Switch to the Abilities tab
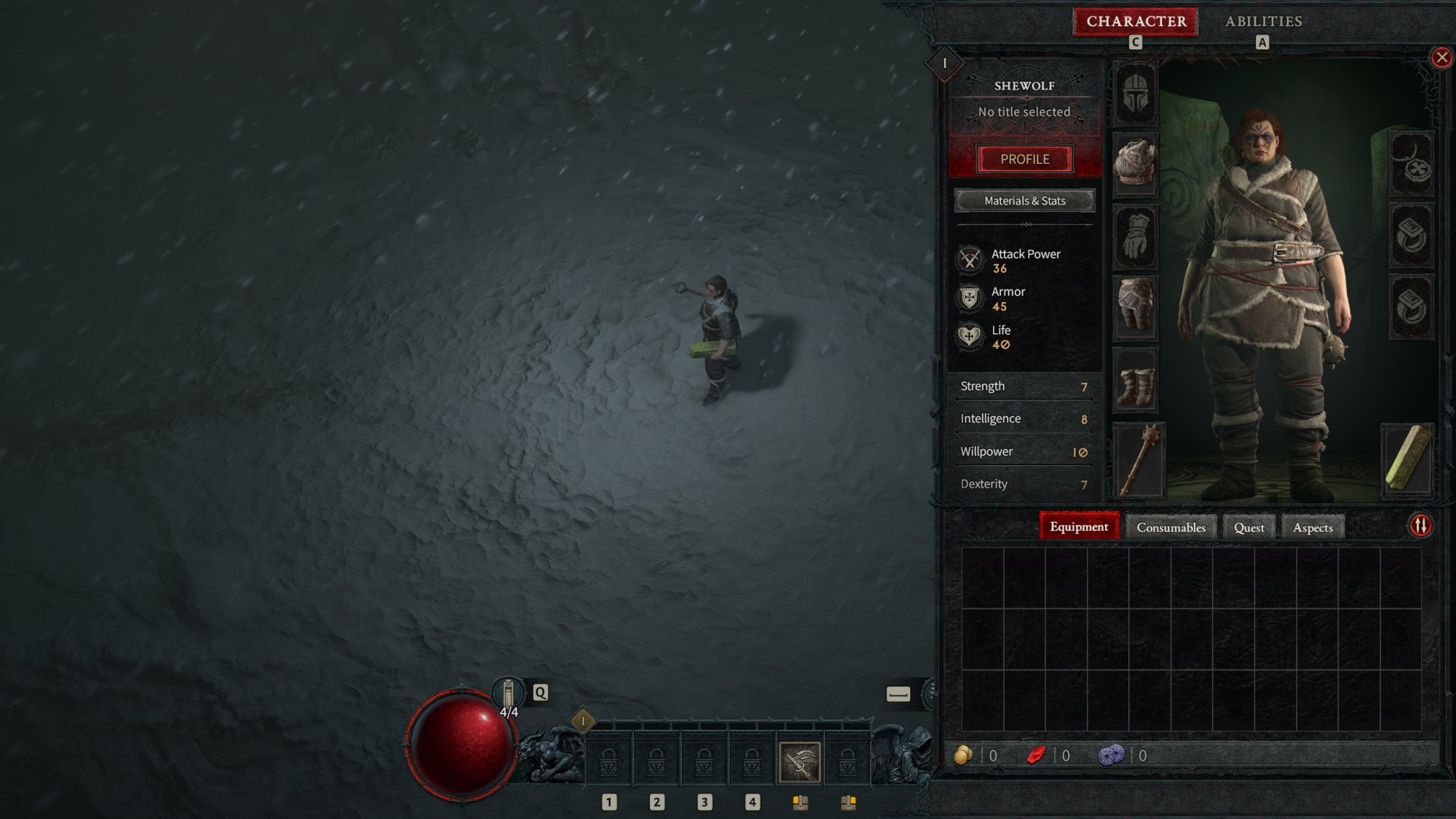This screenshot has height=819, width=1456. coord(1263,21)
